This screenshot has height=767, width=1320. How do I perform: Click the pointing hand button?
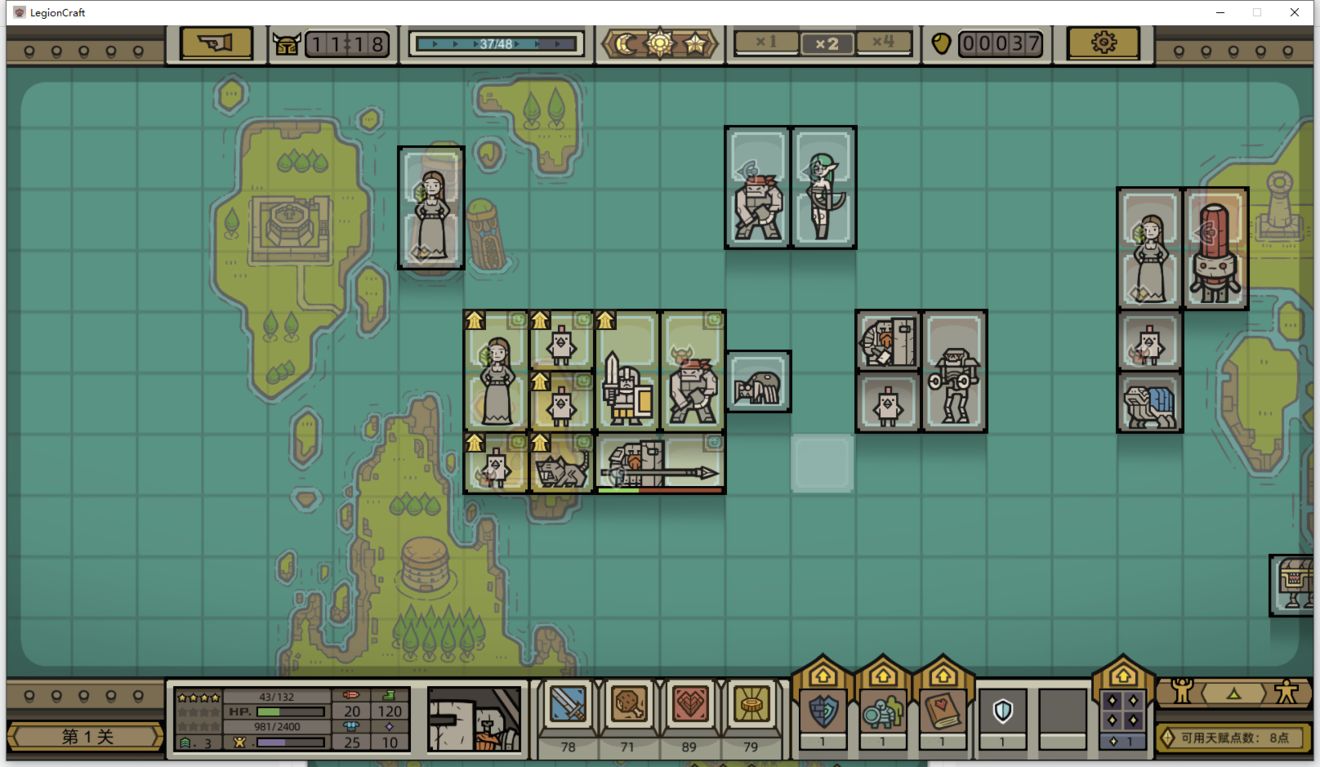216,43
